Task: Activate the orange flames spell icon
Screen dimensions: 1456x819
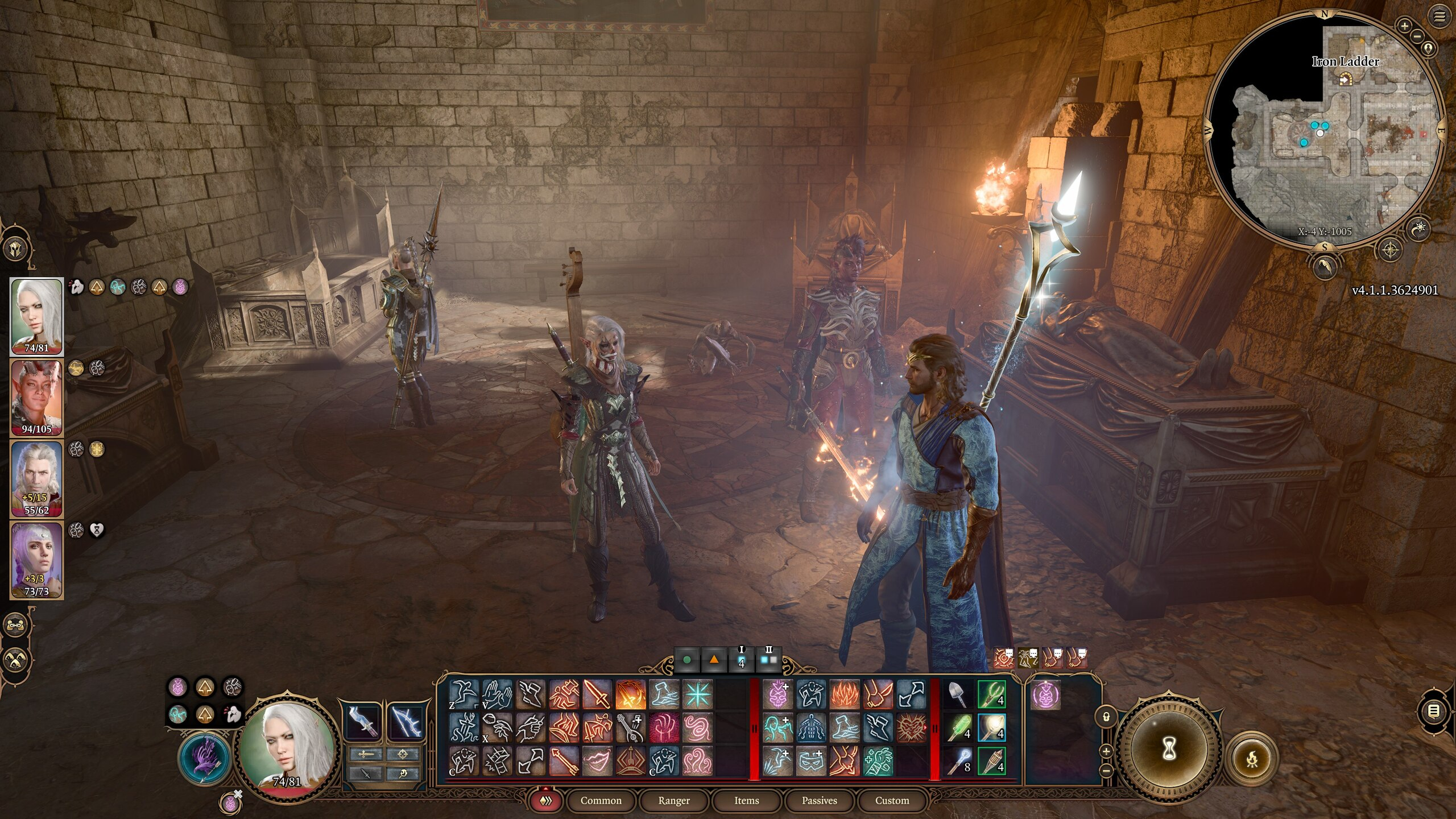Action: [845, 694]
